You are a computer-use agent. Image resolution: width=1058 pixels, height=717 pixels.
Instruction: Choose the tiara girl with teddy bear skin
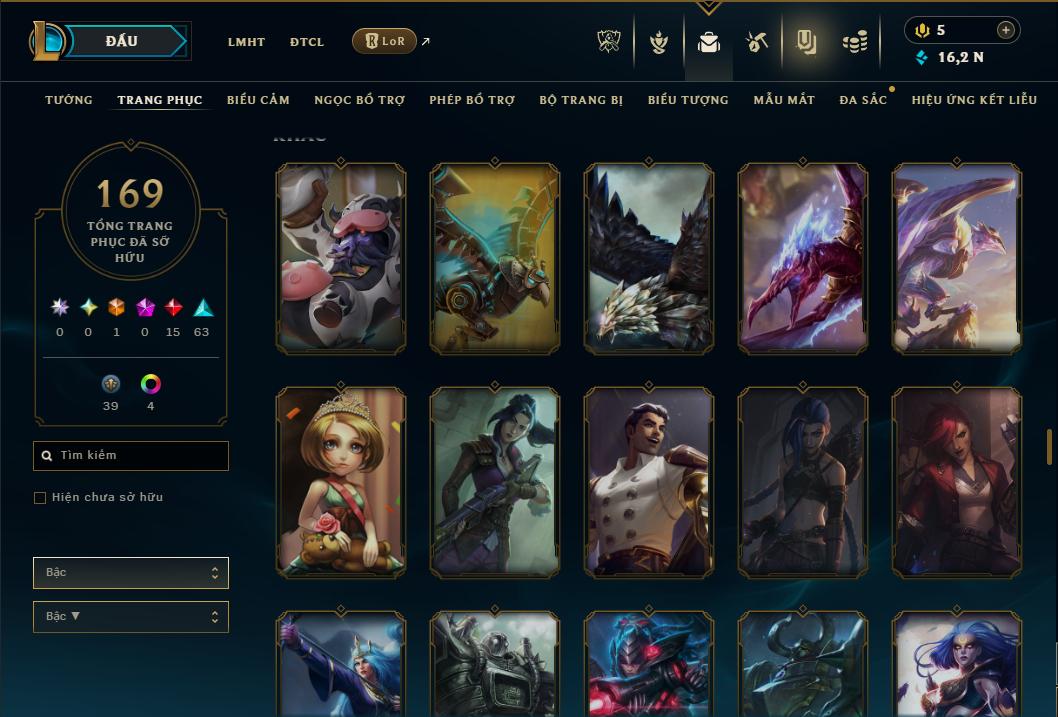click(x=341, y=482)
